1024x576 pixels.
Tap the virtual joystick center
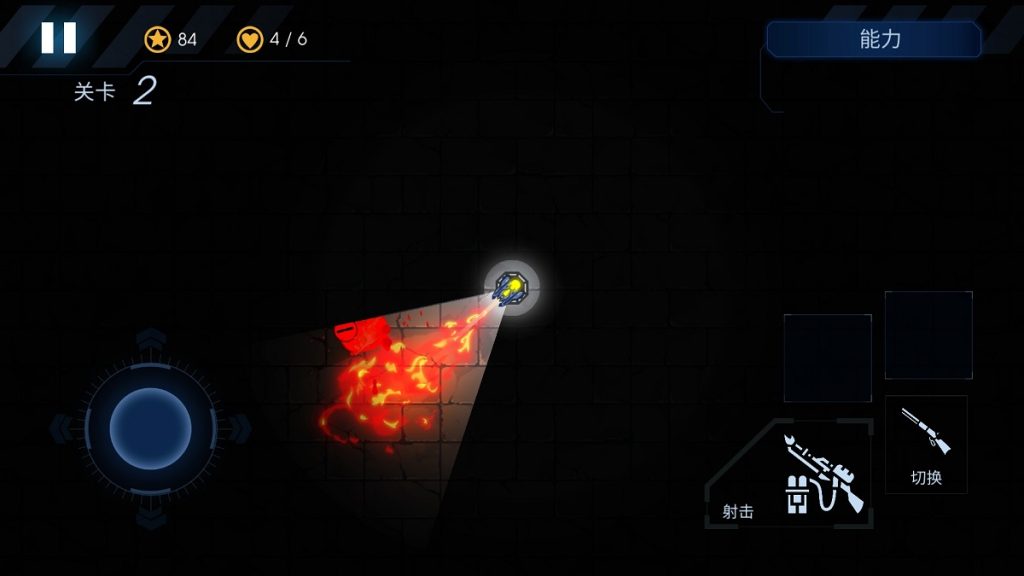coord(150,428)
